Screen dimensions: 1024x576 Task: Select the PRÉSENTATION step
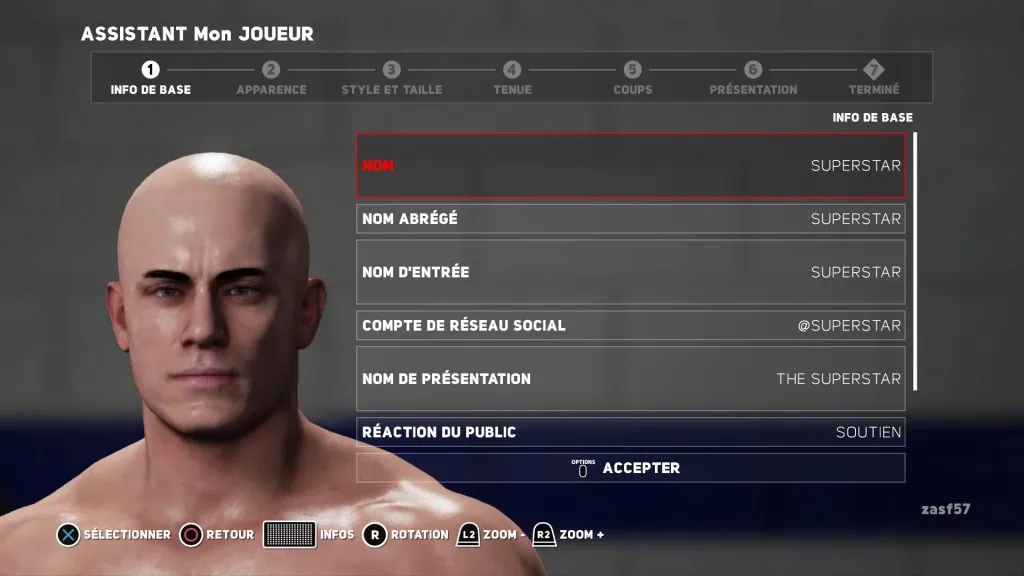pos(753,78)
